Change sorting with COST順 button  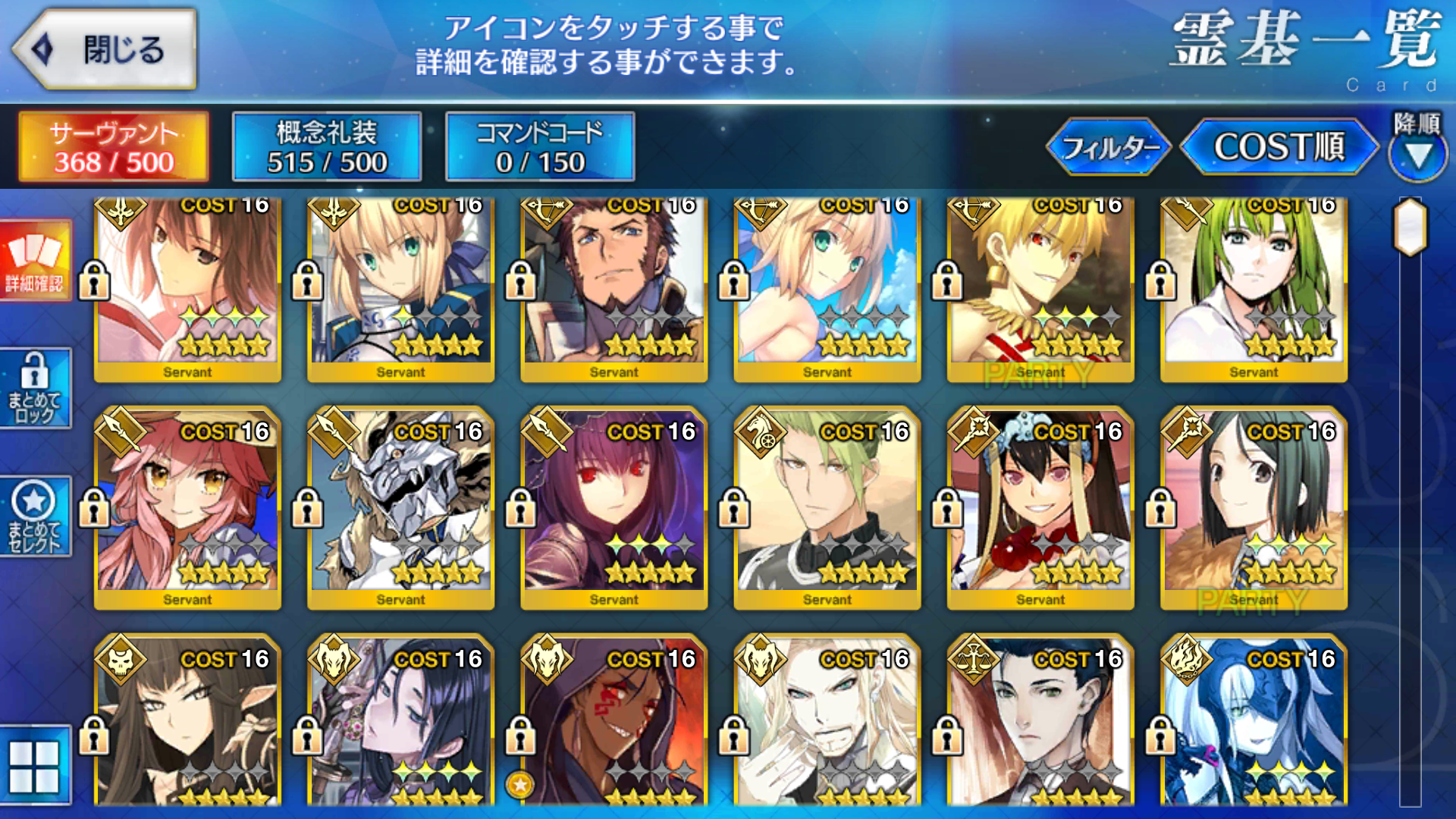[1279, 147]
